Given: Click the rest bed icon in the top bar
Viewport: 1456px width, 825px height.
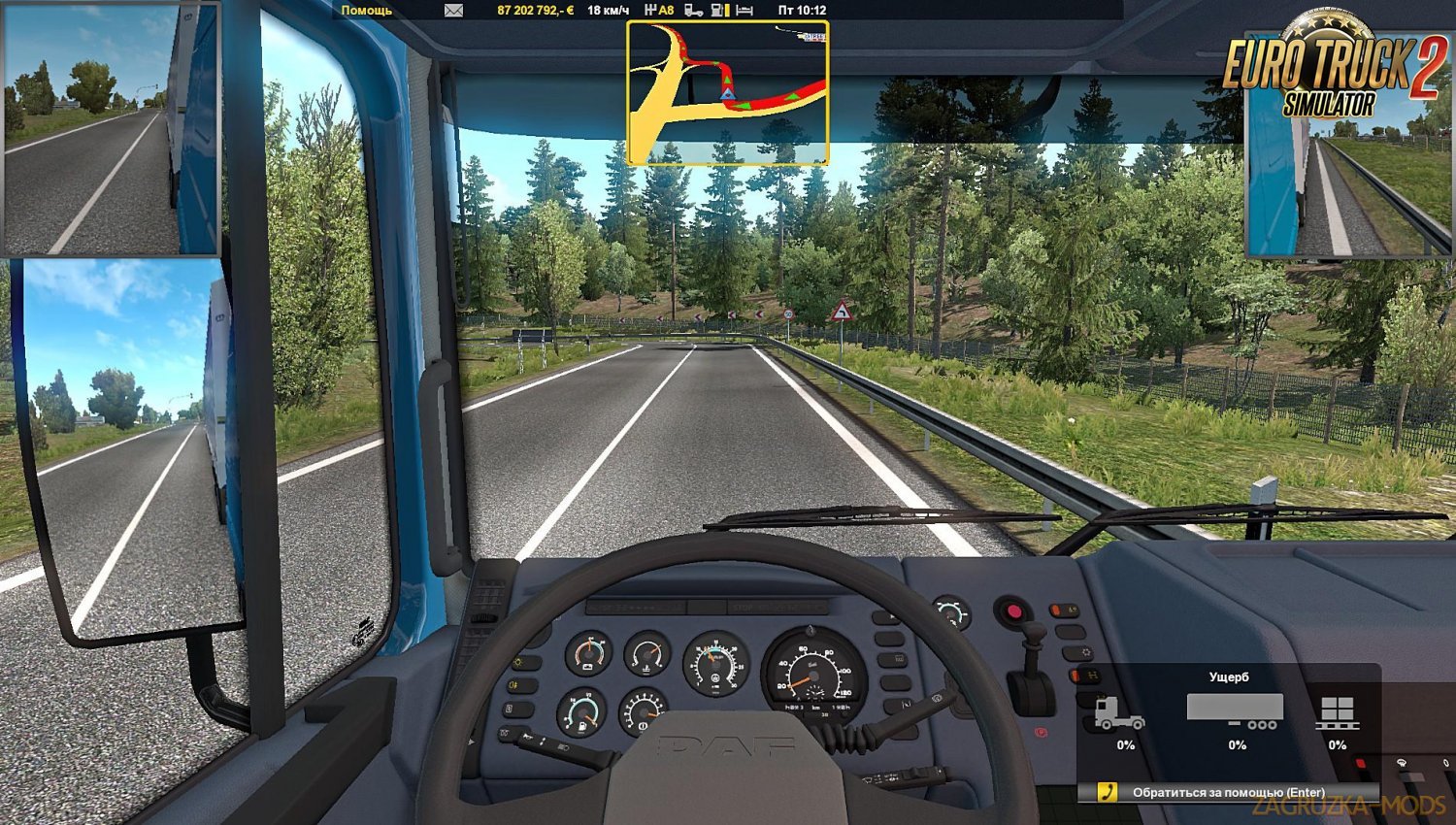Looking at the screenshot, I should click(x=743, y=11).
